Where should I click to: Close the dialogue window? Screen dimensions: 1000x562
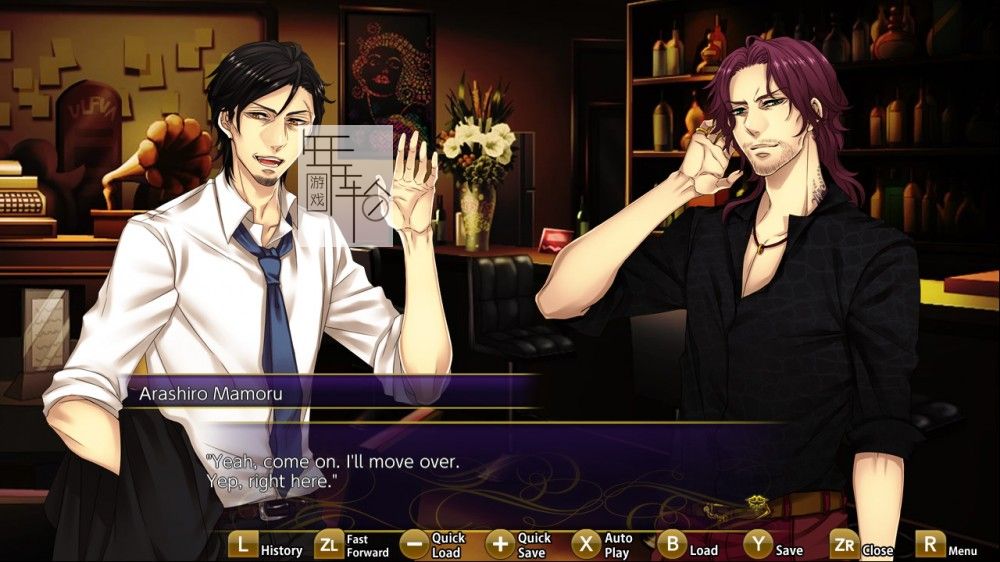coord(845,546)
